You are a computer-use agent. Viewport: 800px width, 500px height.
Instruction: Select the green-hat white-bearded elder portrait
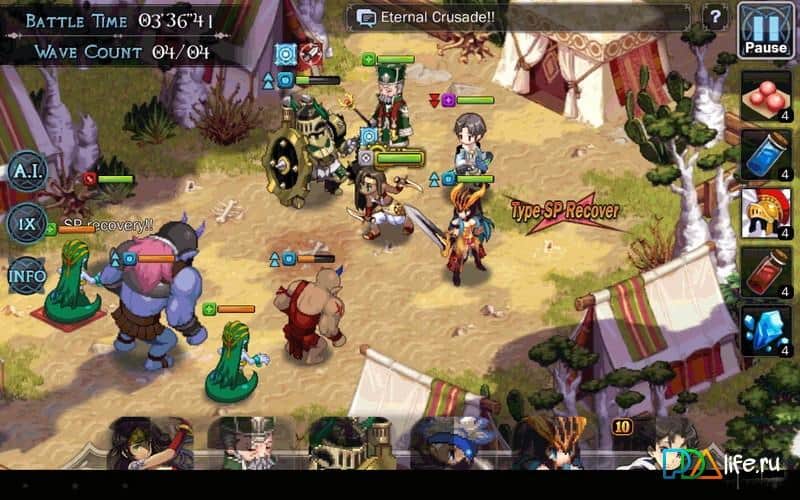point(249,443)
